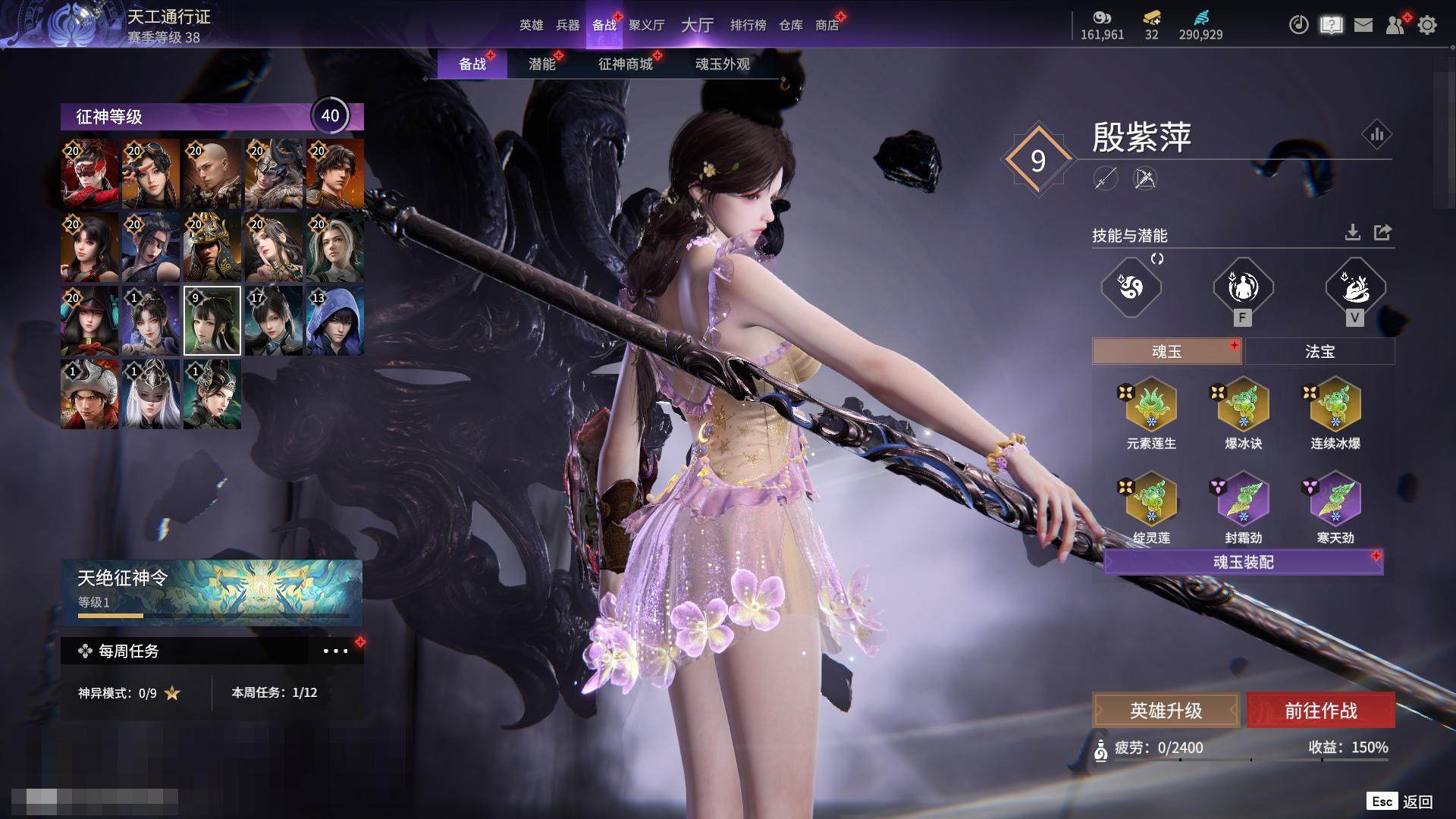
Task: Expand weekly tasks with three-dot button
Action: (x=335, y=651)
